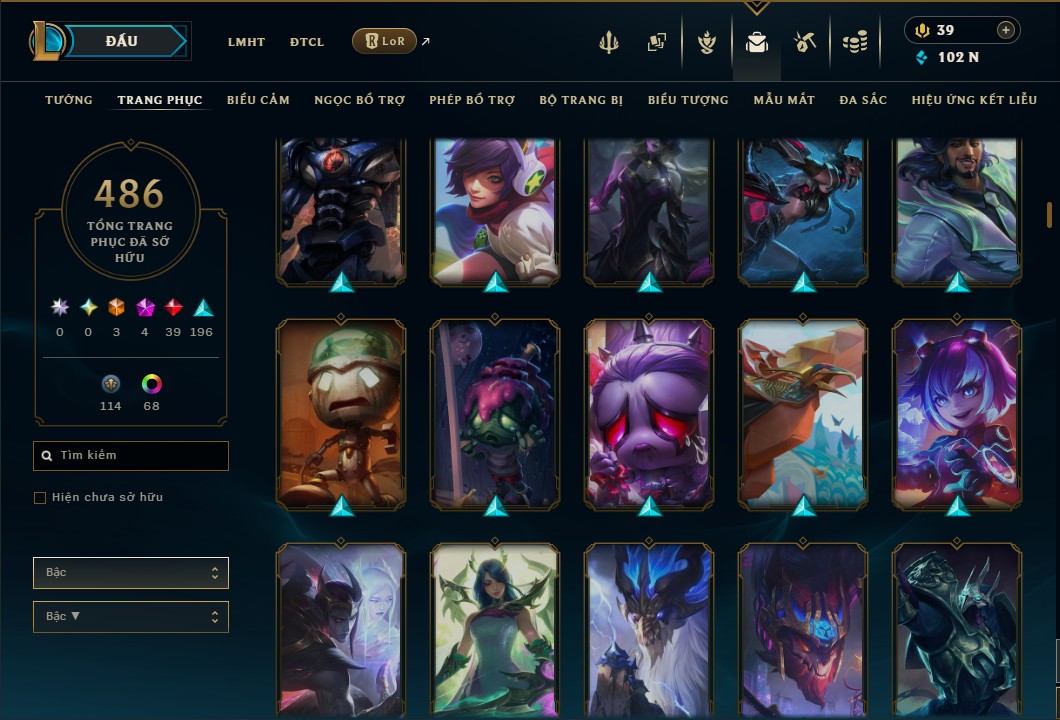View the ĐA SẮC tab

click(863, 100)
